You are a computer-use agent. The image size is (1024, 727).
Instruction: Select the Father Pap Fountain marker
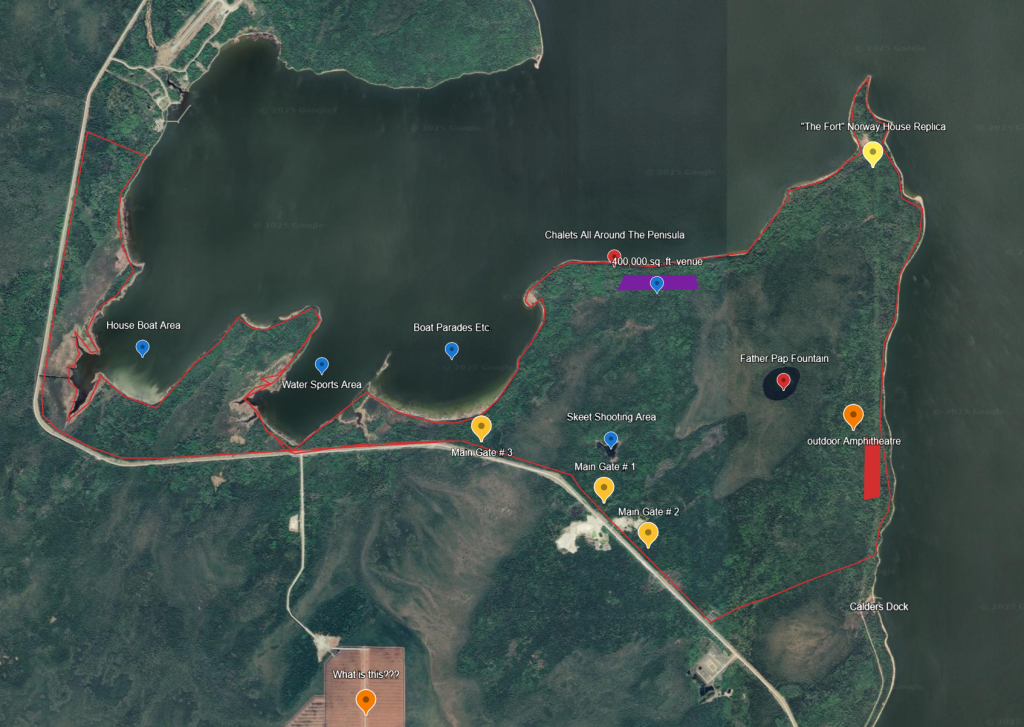(x=783, y=381)
